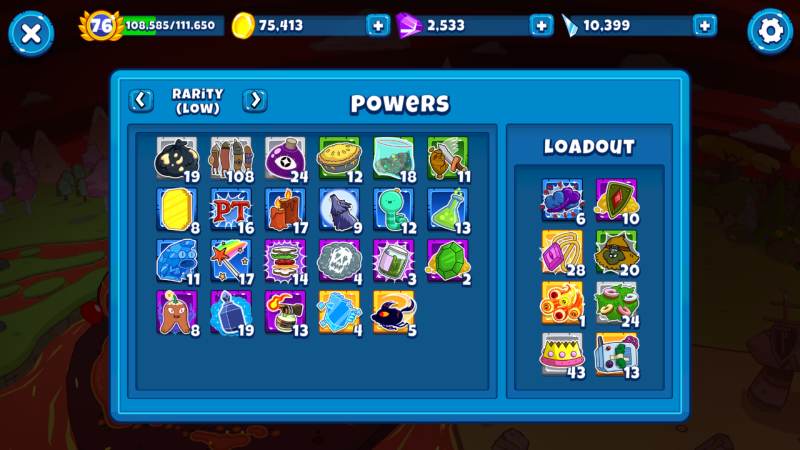Pick the stacked sandwich power
Screen dimensions: 800x450
coord(285,262)
